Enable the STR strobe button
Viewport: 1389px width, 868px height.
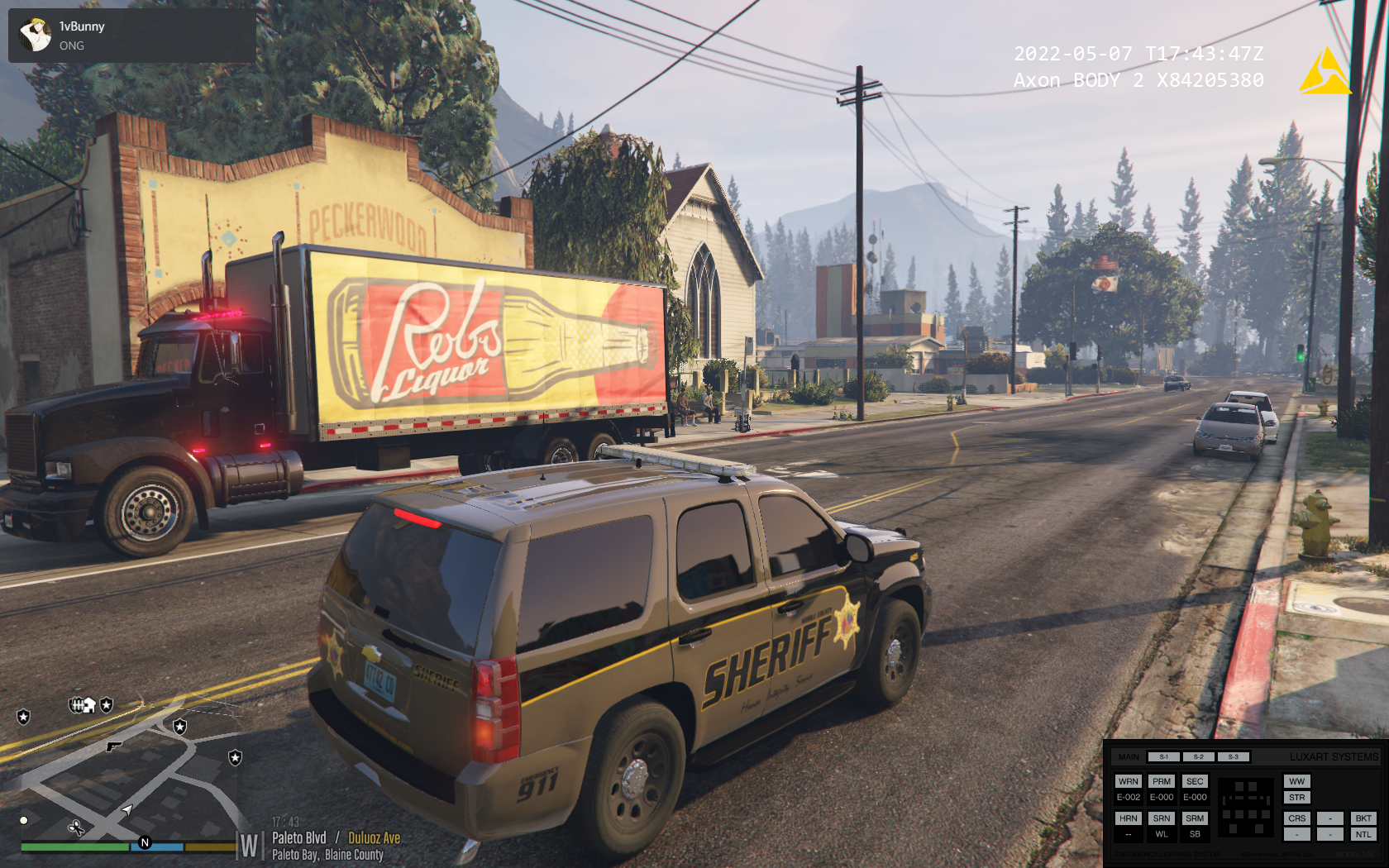tap(1296, 798)
